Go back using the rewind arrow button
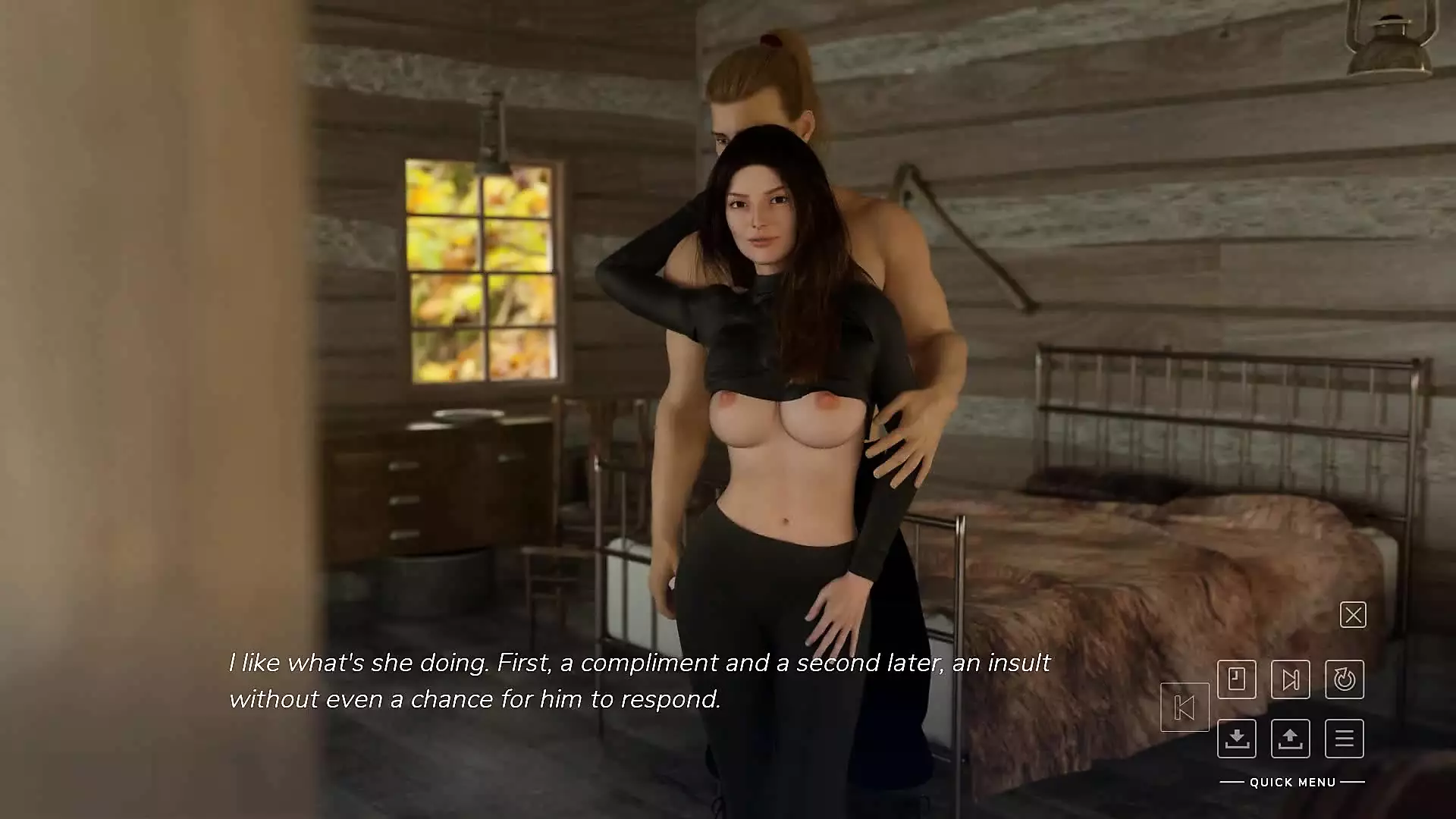The height and width of the screenshot is (819, 1456). click(1185, 708)
